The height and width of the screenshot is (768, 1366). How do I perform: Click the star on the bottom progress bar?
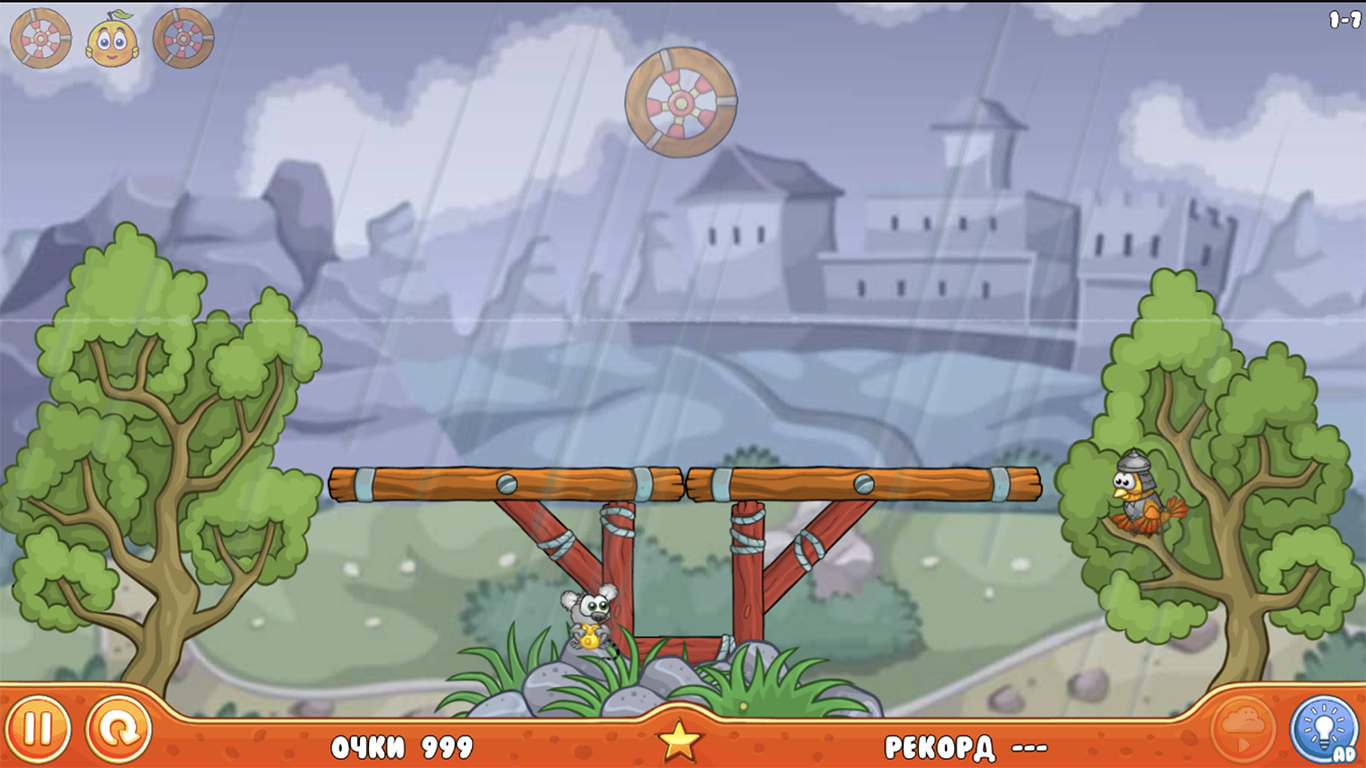click(x=682, y=740)
